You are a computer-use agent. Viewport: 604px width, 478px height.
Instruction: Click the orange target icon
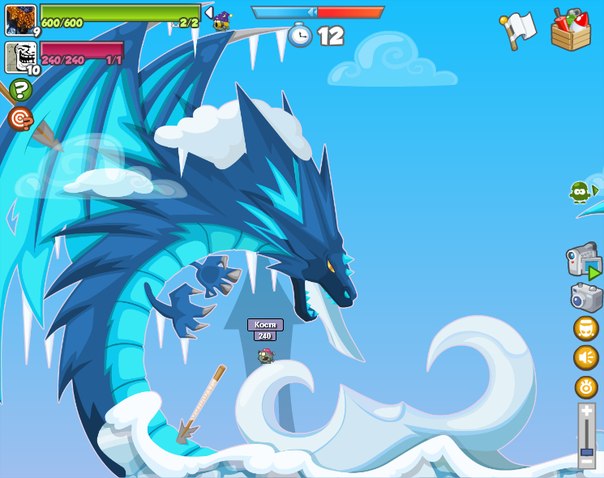20,118
